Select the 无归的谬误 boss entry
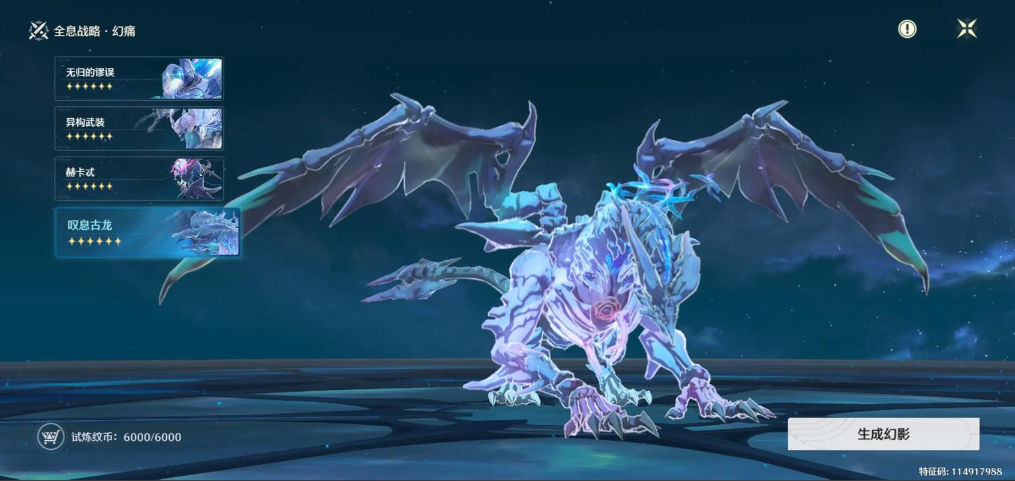Image resolution: width=1015 pixels, height=481 pixels. (x=138, y=78)
